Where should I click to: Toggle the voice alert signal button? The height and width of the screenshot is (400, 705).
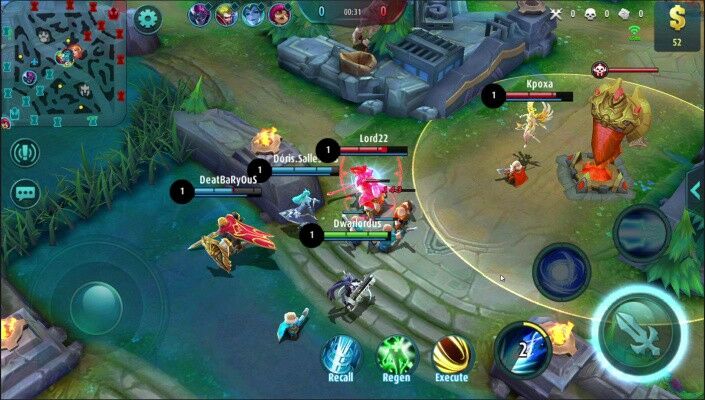tap(25, 153)
